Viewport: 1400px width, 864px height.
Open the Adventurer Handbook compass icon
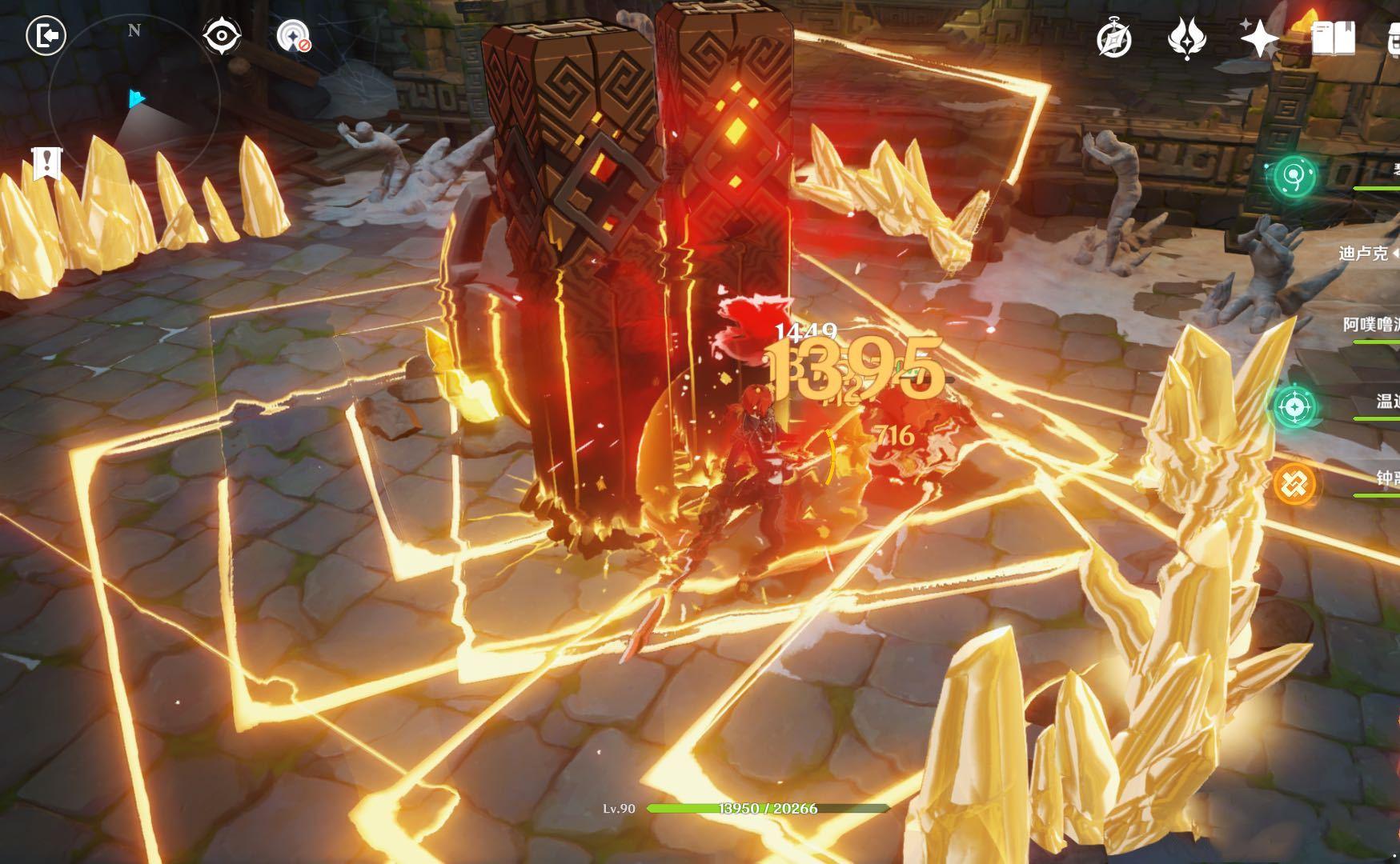(1113, 38)
